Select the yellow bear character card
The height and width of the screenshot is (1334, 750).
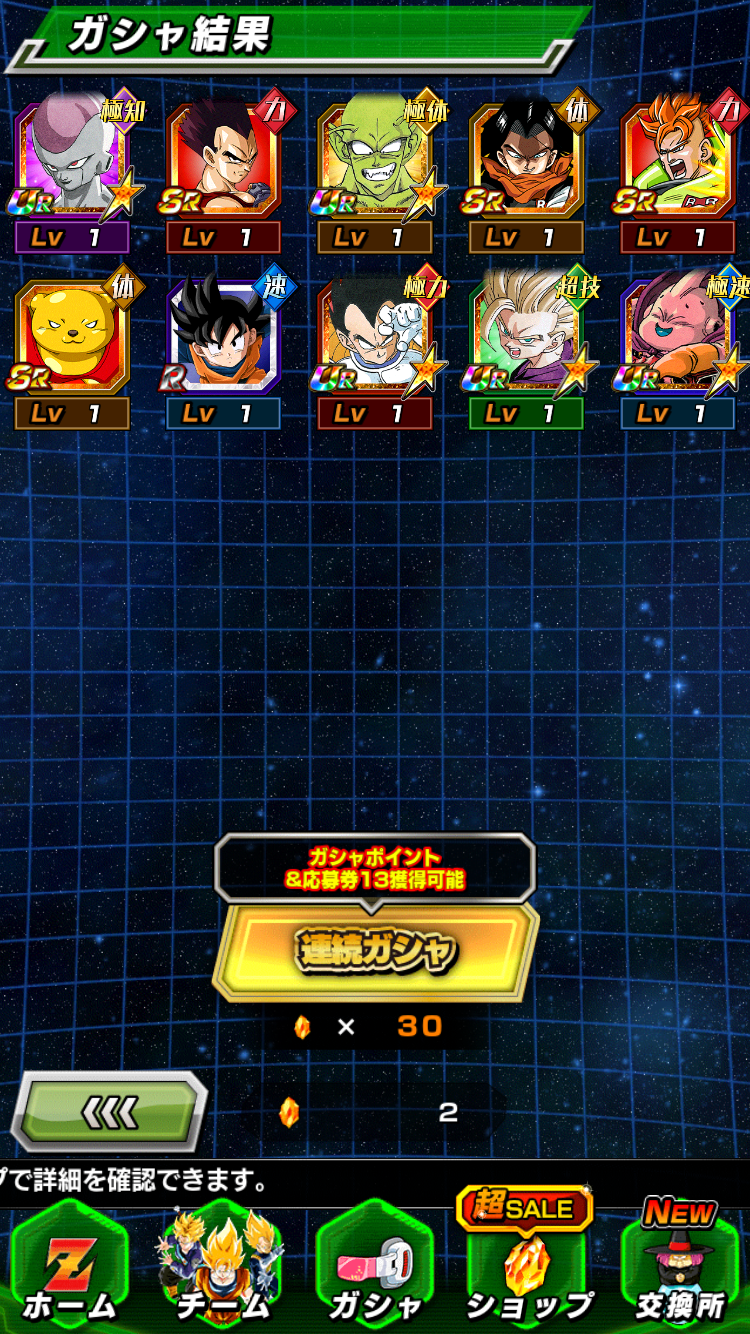point(72,337)
